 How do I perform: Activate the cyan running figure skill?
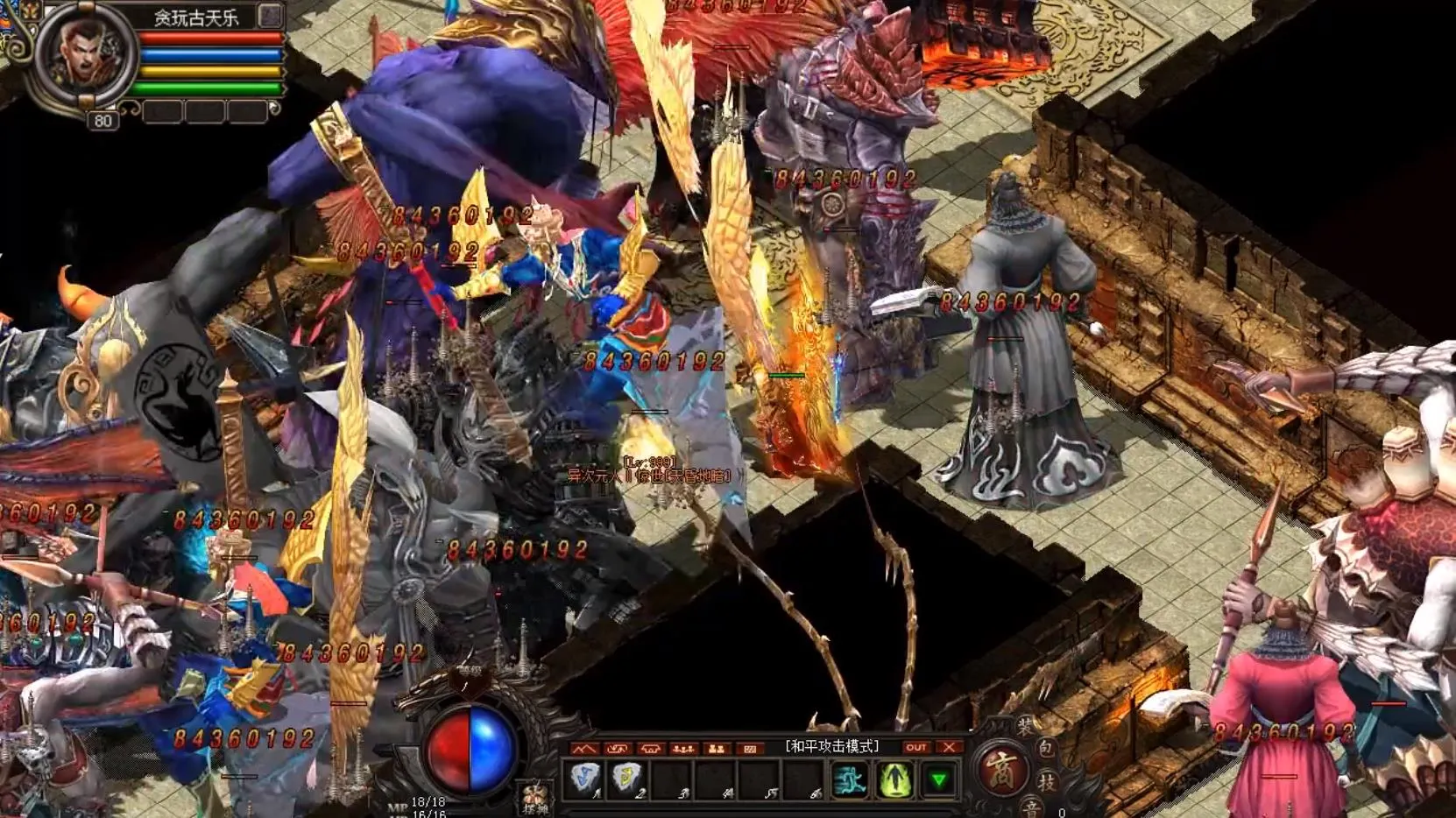(x=848, y=779)
